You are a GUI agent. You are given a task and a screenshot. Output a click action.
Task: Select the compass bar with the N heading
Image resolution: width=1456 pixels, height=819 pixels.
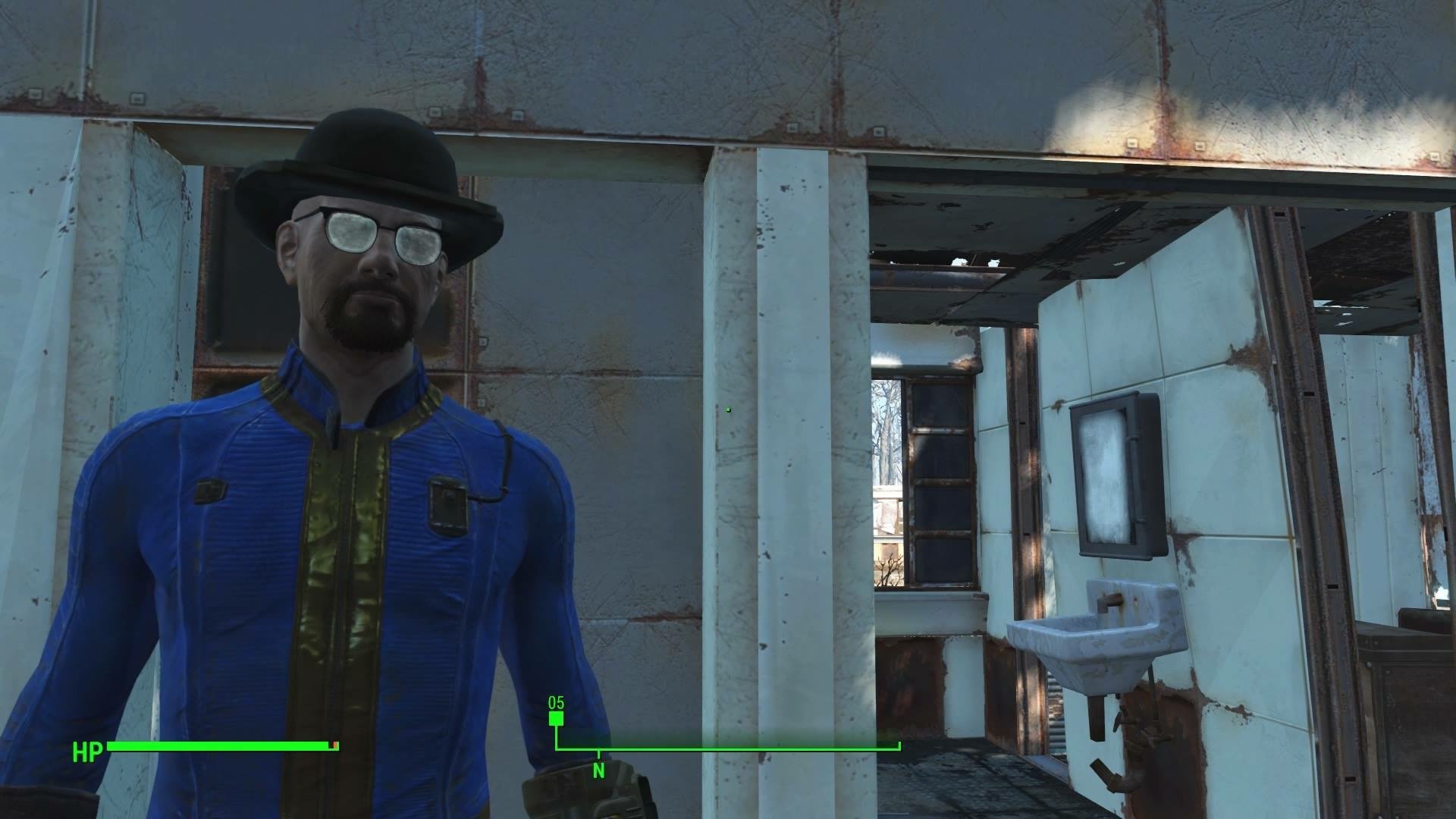pyautogui.click(x=728, y=748)
